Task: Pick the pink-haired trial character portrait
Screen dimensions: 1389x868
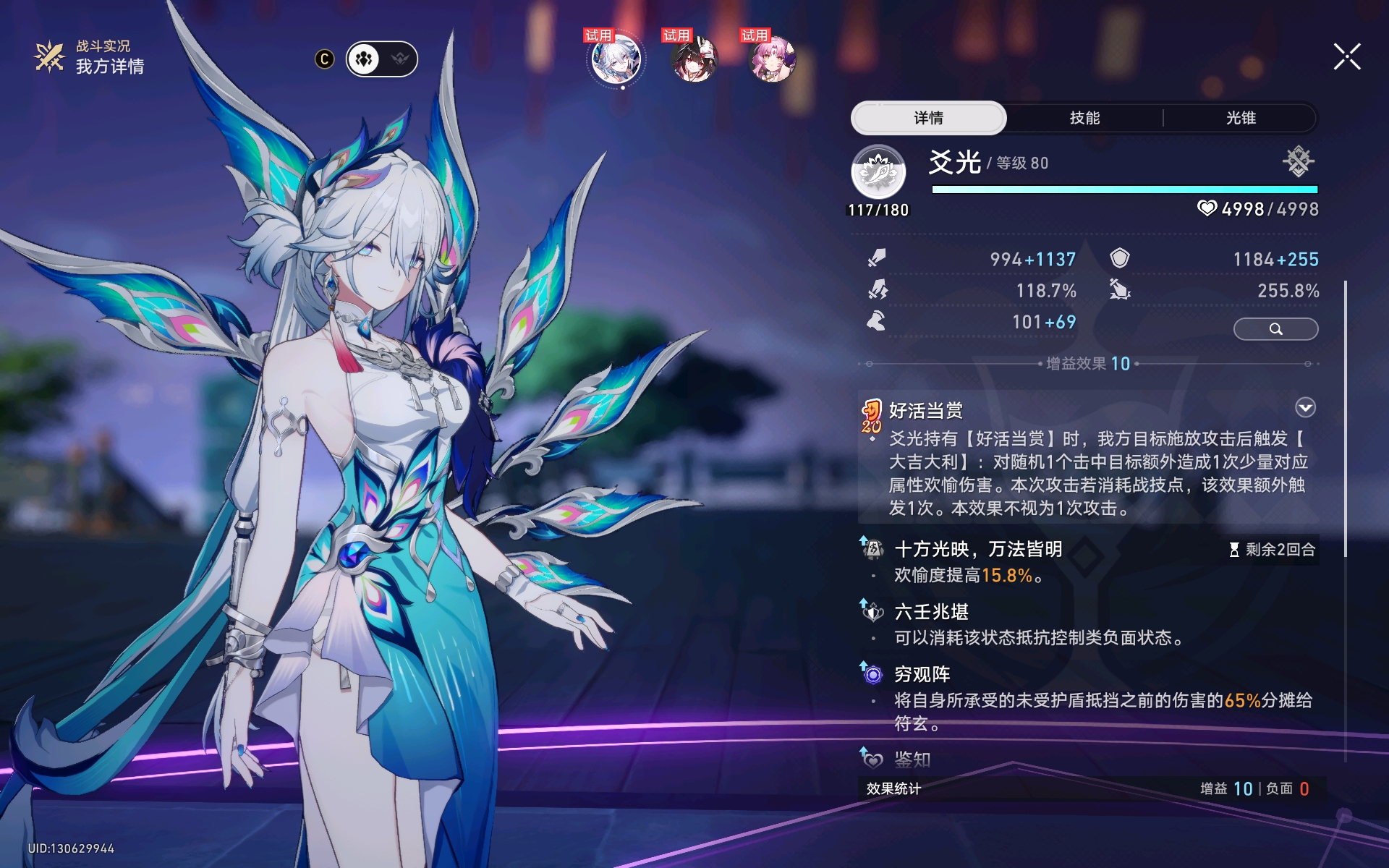Action: click(772, 59)
